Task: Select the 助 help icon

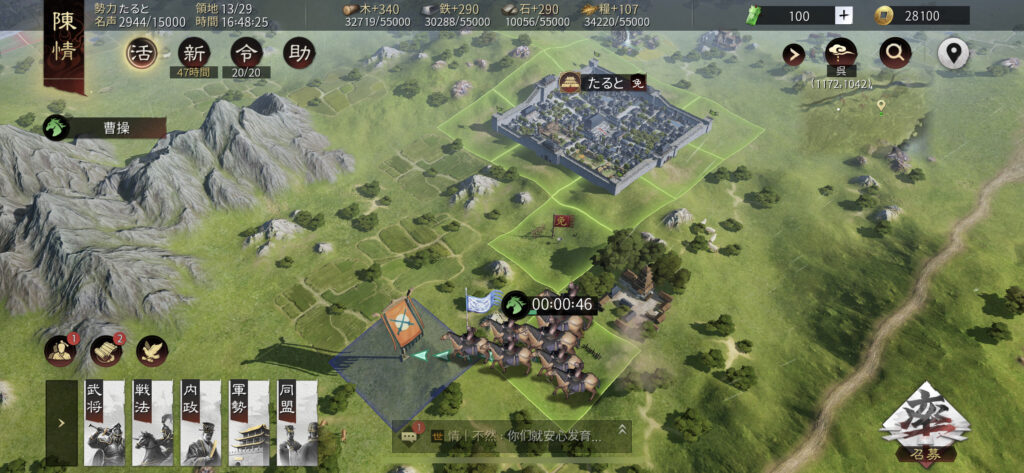Action: point(298,53)
